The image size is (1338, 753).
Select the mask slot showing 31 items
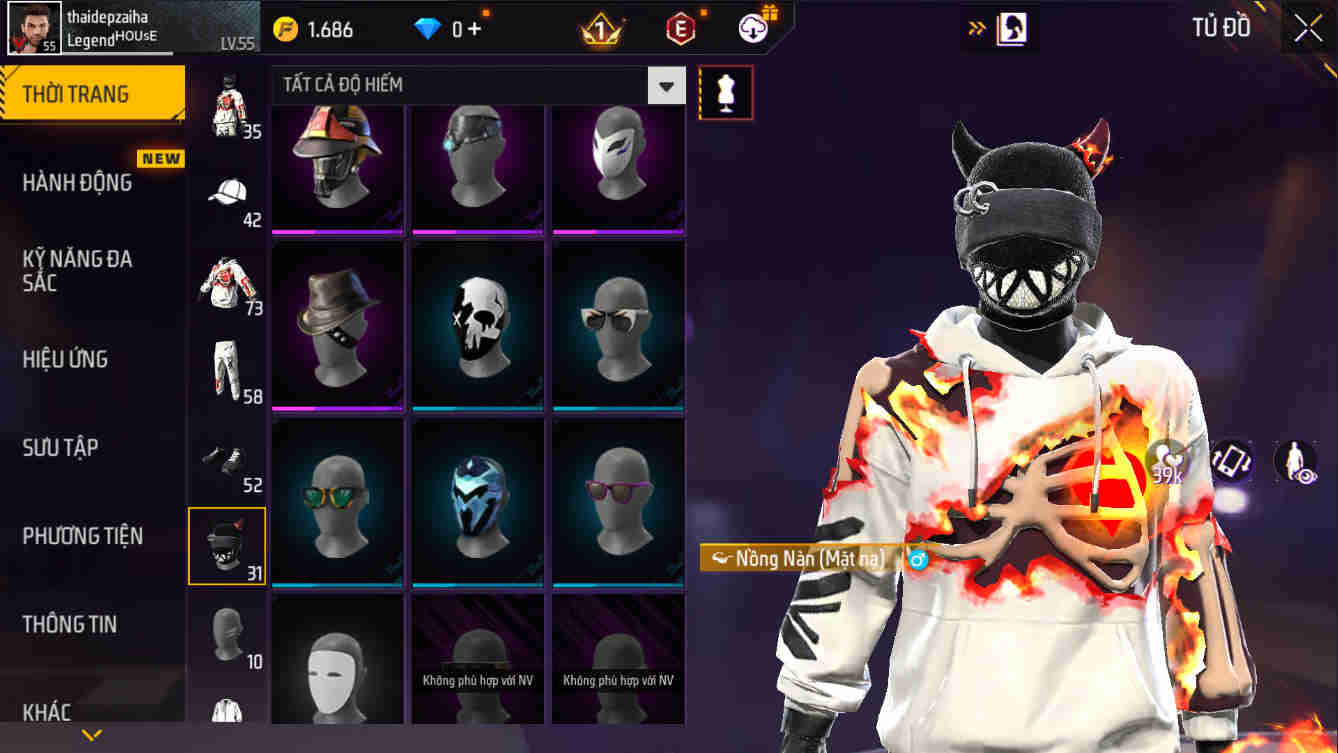click(227, 546)
